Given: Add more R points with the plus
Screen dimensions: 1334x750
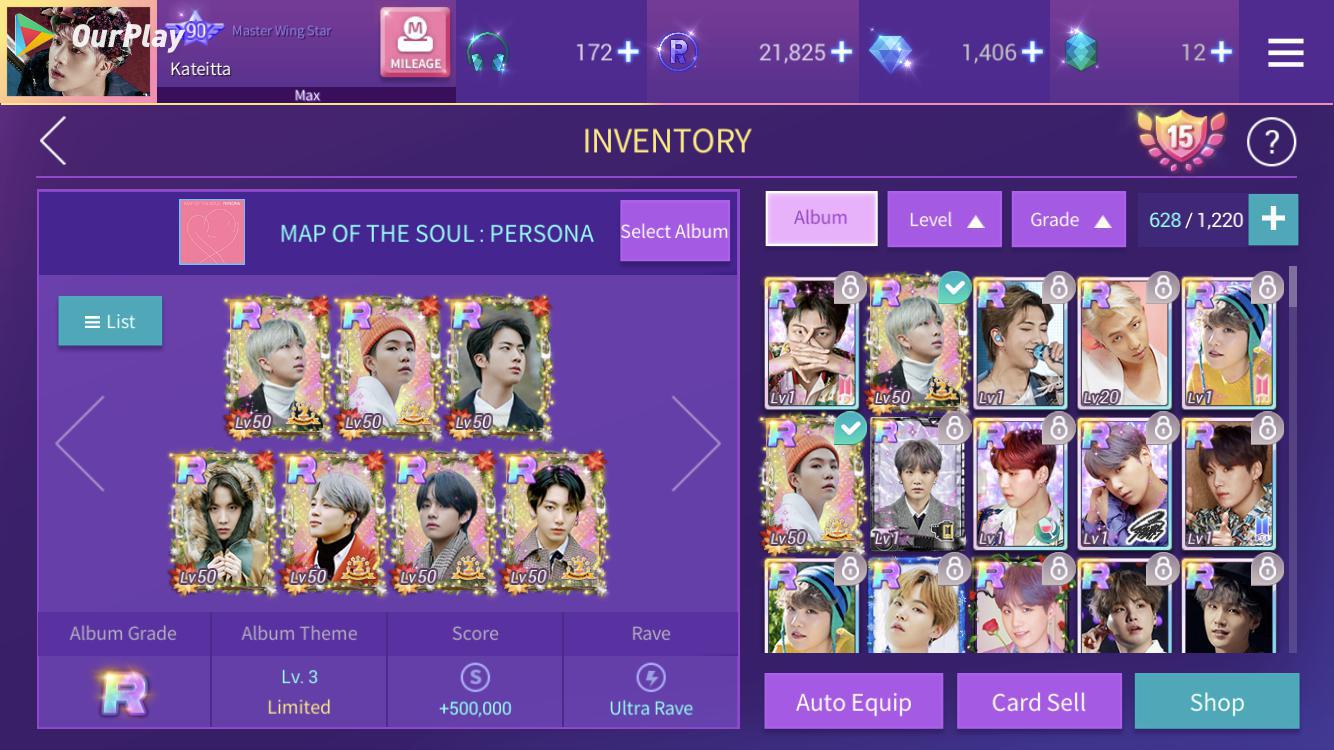Looking at the screenshot, I should (841, 52).
